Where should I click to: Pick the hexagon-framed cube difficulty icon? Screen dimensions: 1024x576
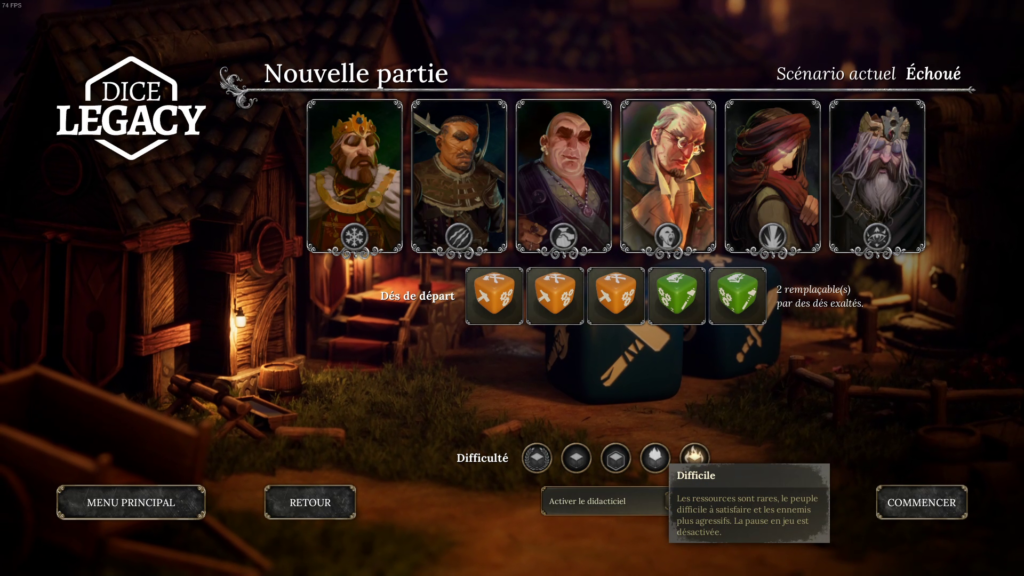615,458
